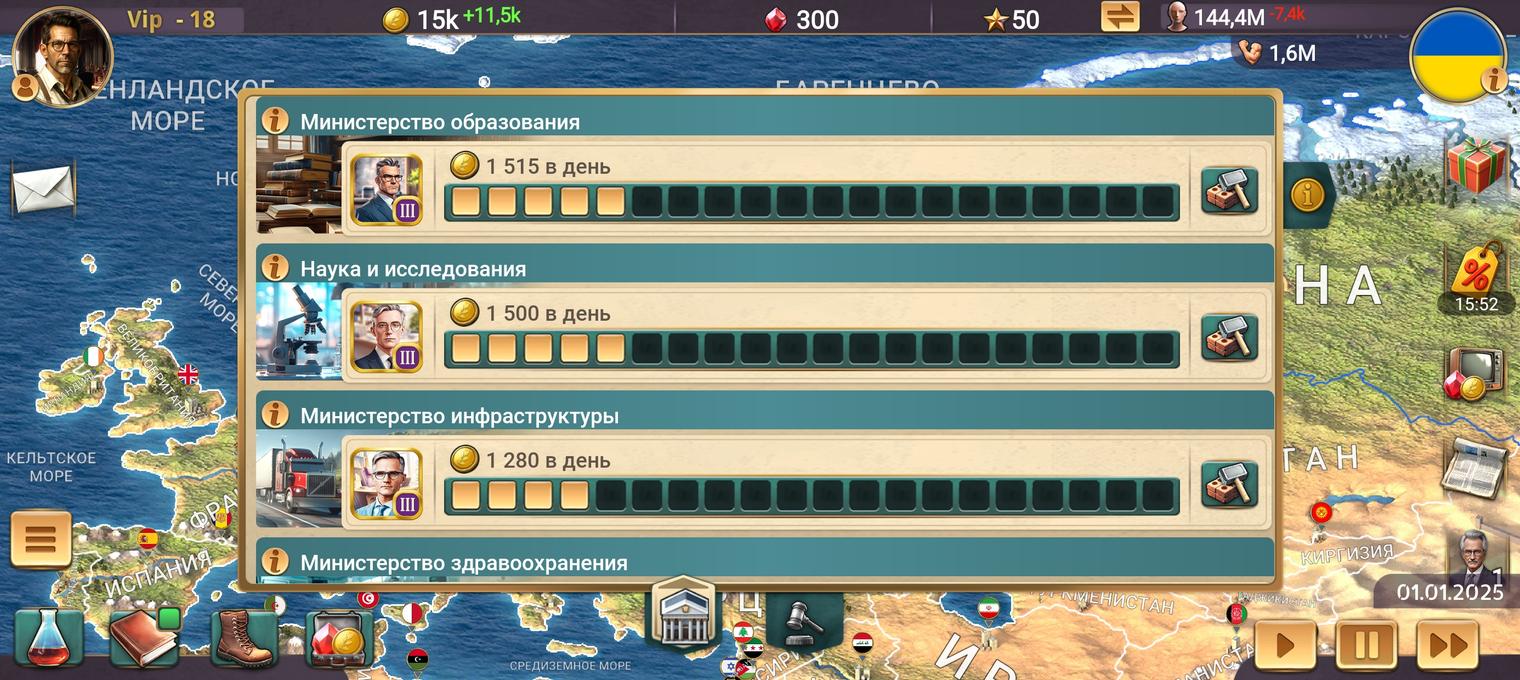Upgrade Министерство инфраструктуры with hammer button
The width and height of the screenshot is (1520, 680).
click(1229, 484)
